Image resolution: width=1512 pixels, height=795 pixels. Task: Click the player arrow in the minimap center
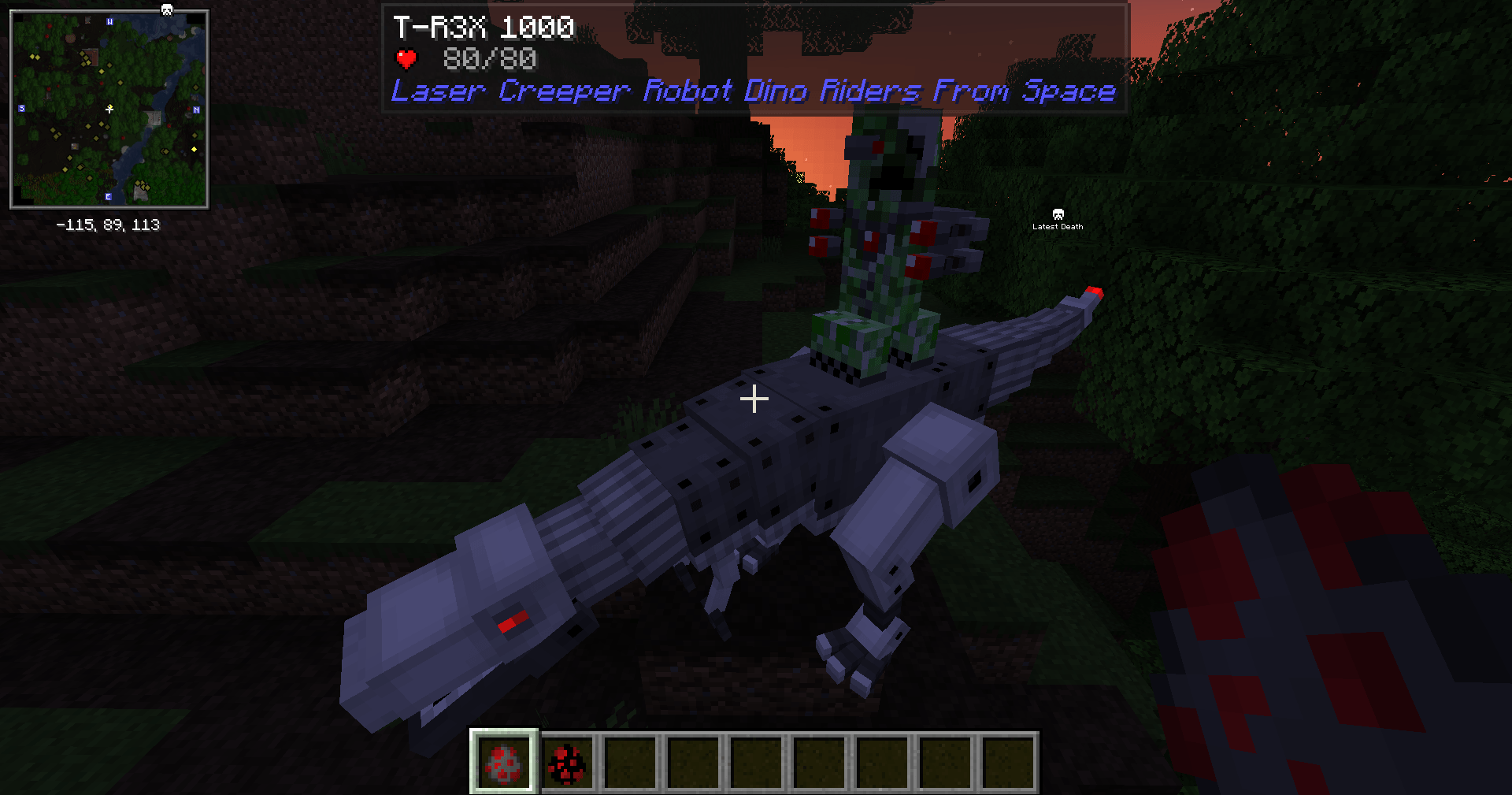[109, 108]
